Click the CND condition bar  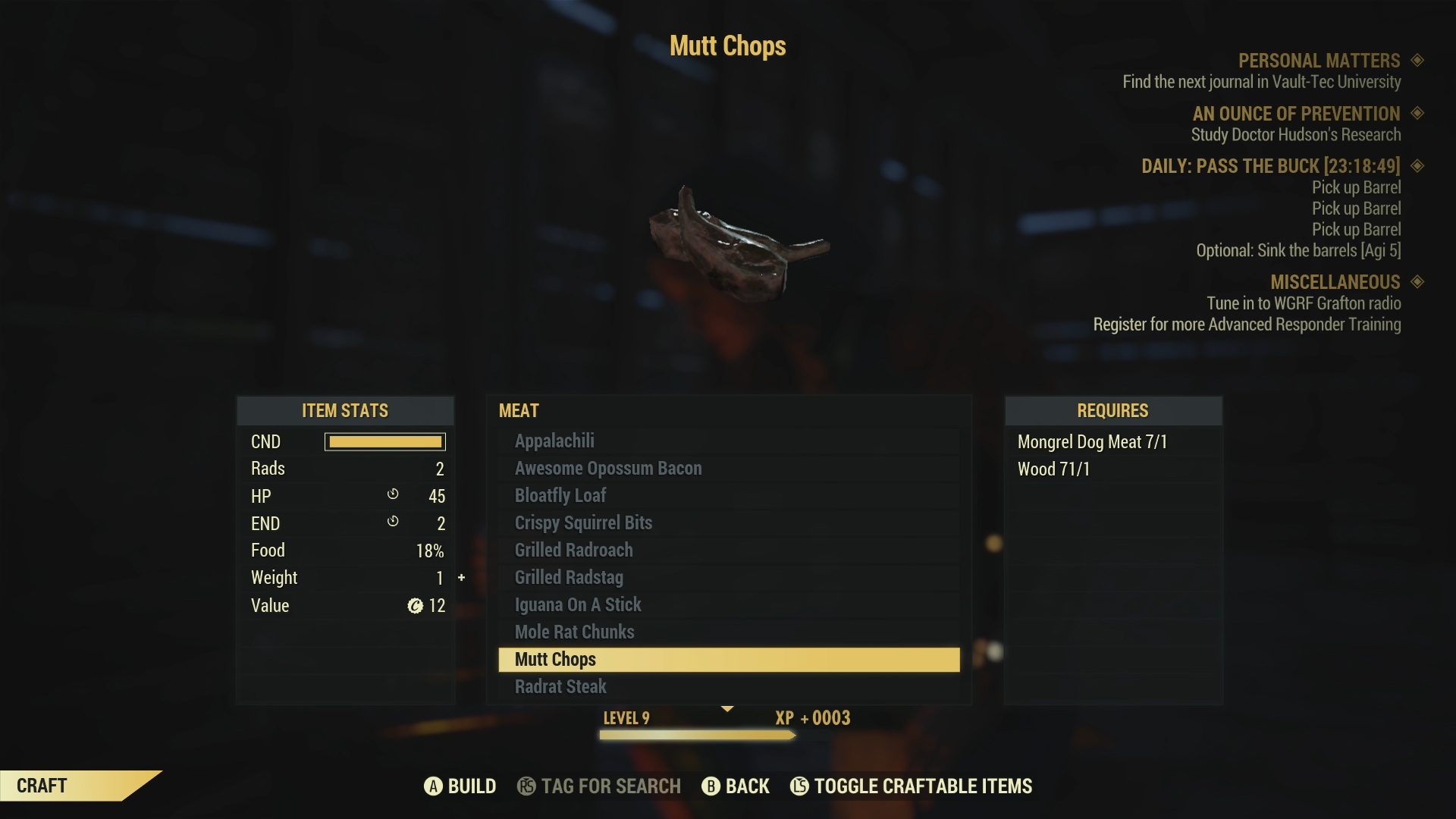385,441
